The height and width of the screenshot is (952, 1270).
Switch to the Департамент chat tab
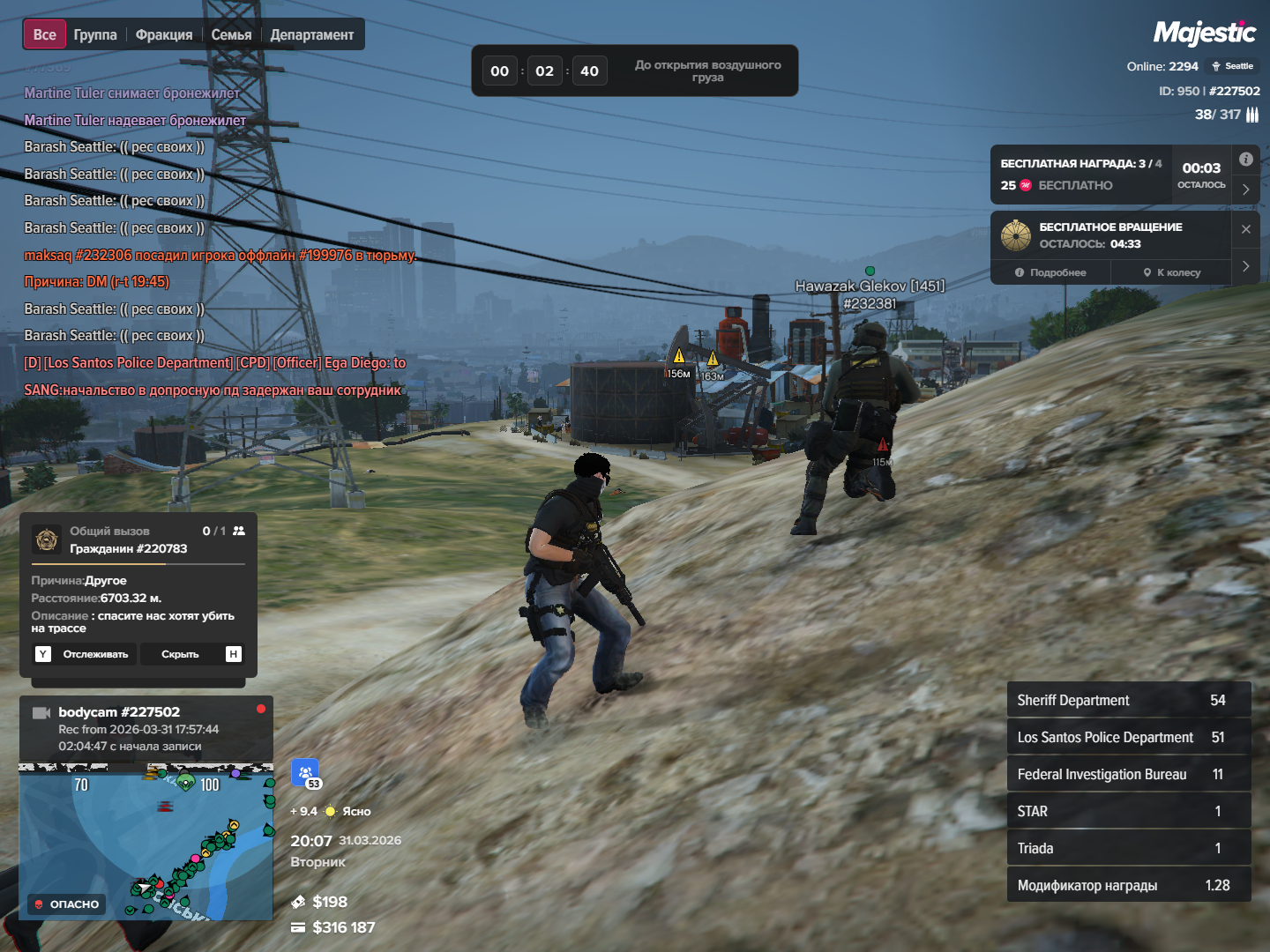tap(312, 35)
